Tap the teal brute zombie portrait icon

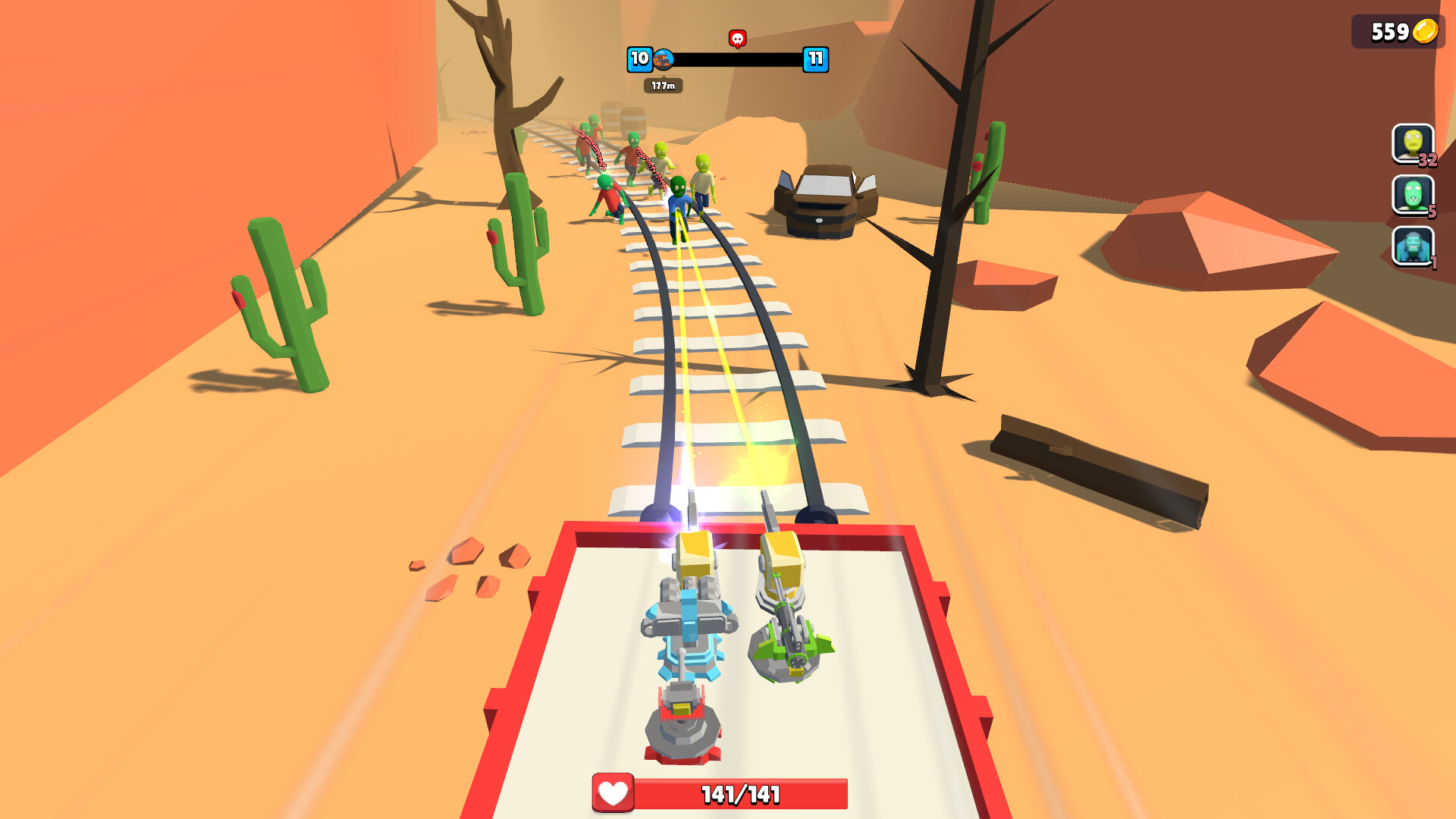click(x=1412, y=247)
